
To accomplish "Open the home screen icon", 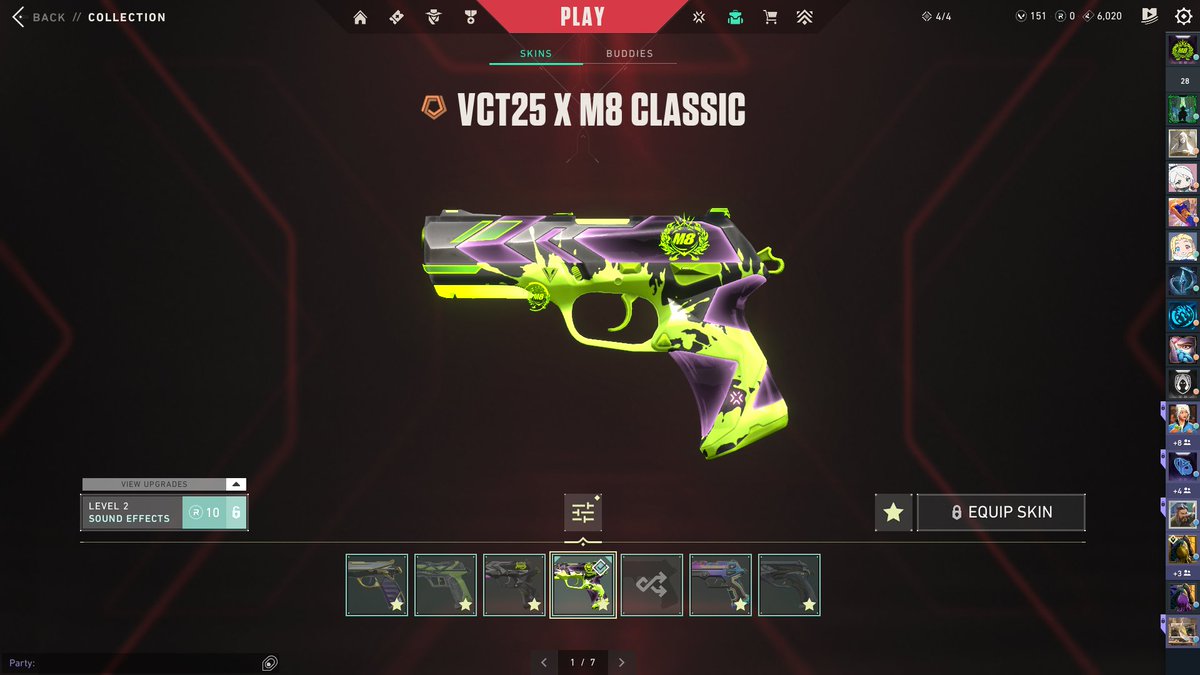I will click(x=360, y=17).
